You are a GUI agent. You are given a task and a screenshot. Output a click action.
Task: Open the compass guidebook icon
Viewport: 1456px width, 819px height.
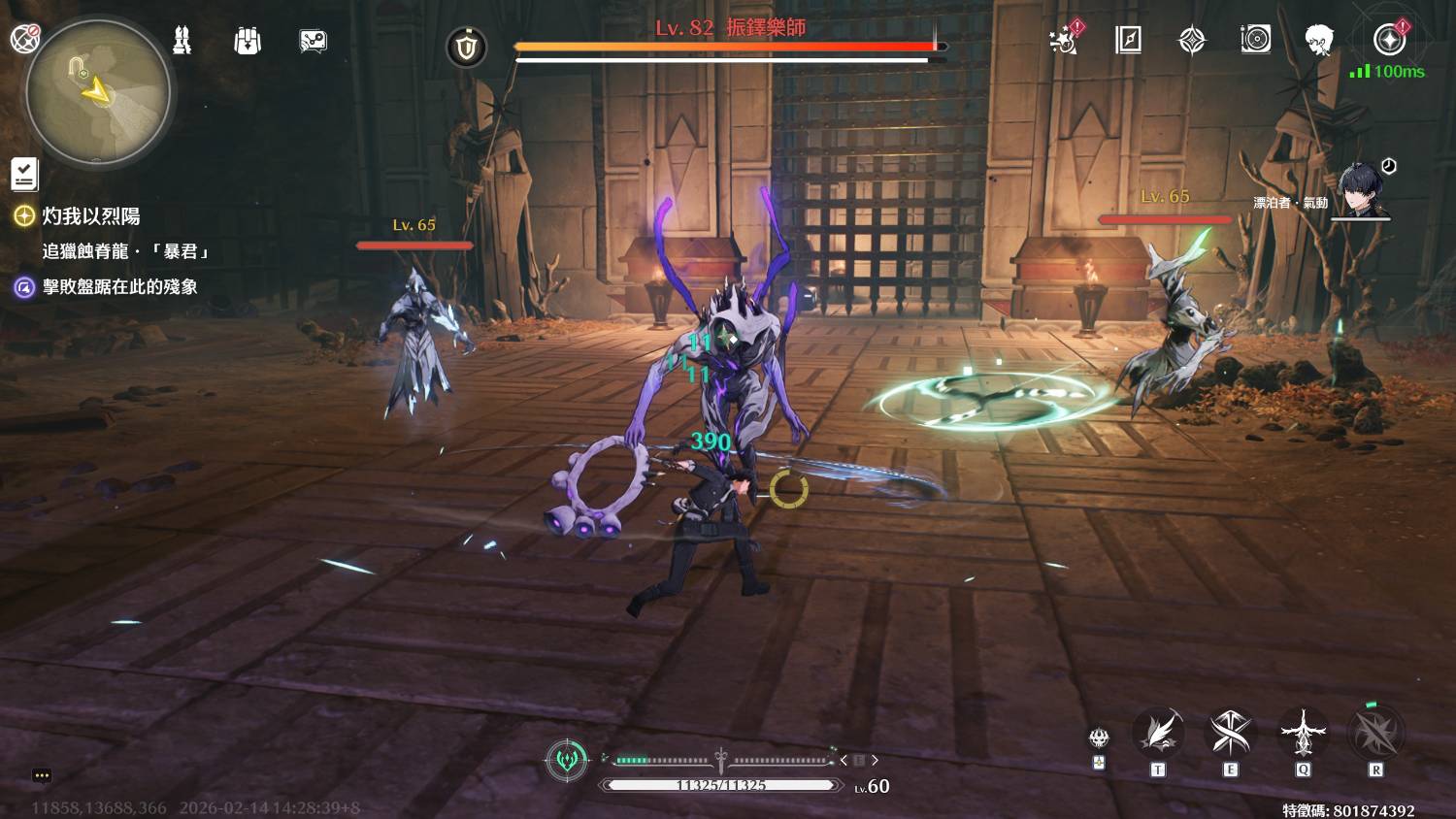(x=1128, y=40)
